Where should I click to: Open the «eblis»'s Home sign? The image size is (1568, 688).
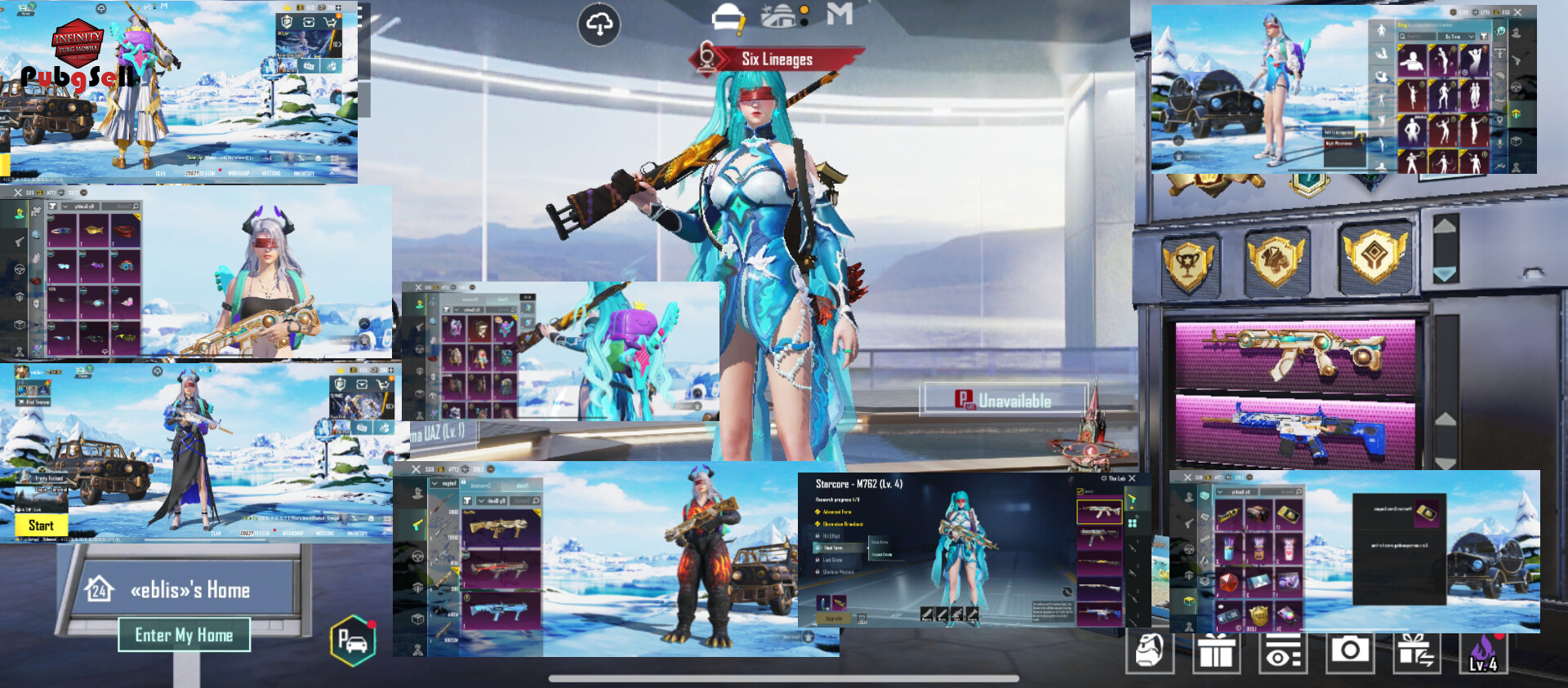189,589
